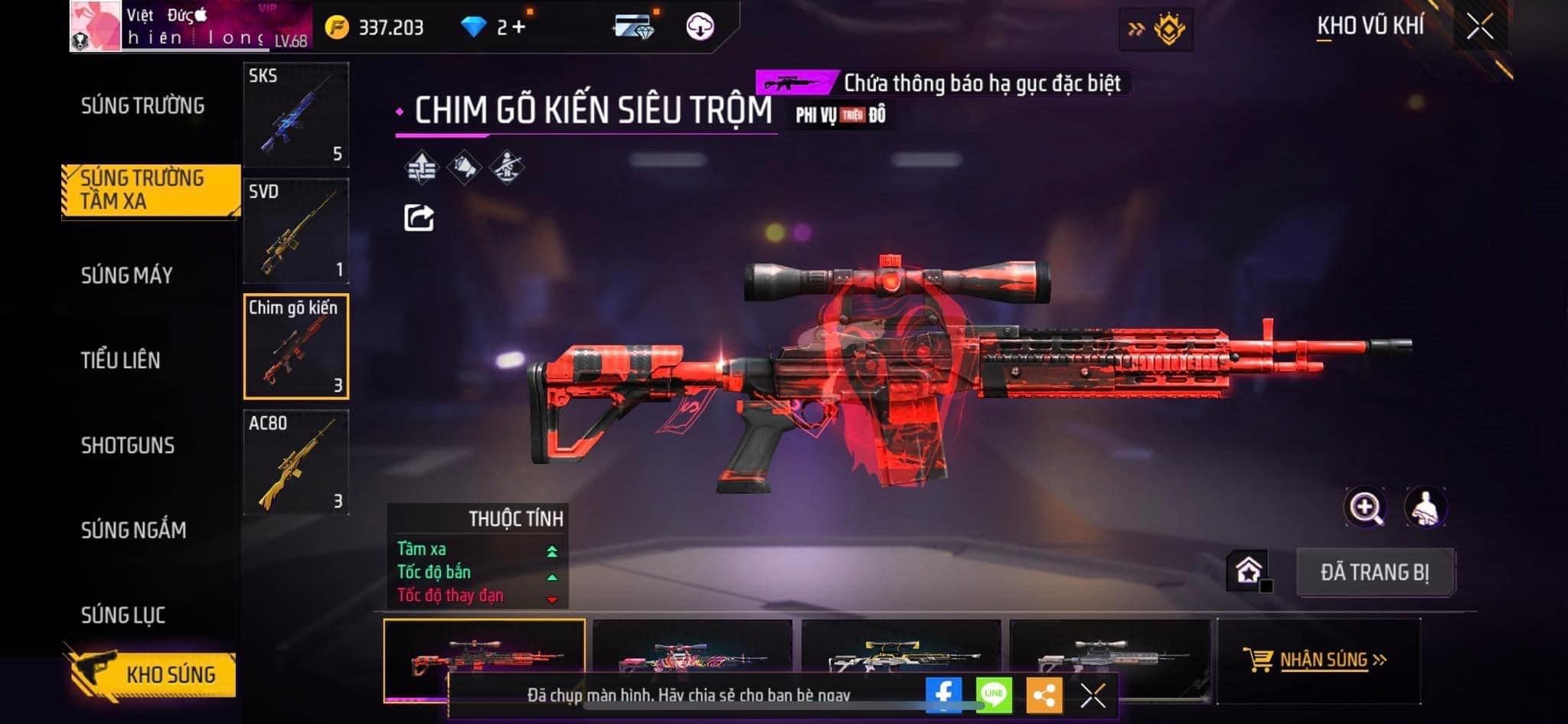
Task: Share this weapon skin via share icon
Action: 419,218
